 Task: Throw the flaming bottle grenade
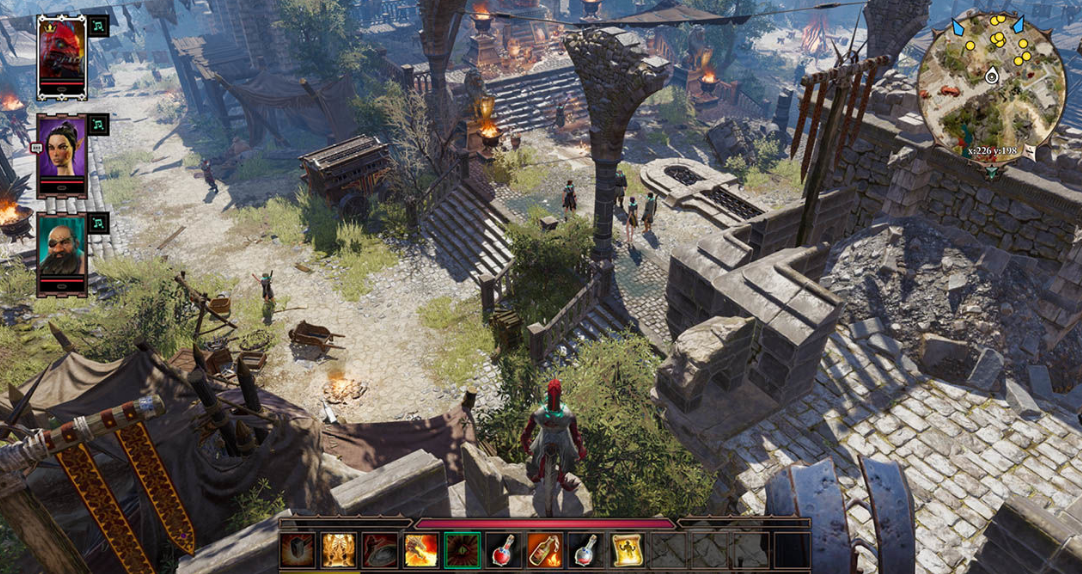[x=544, y=550]
